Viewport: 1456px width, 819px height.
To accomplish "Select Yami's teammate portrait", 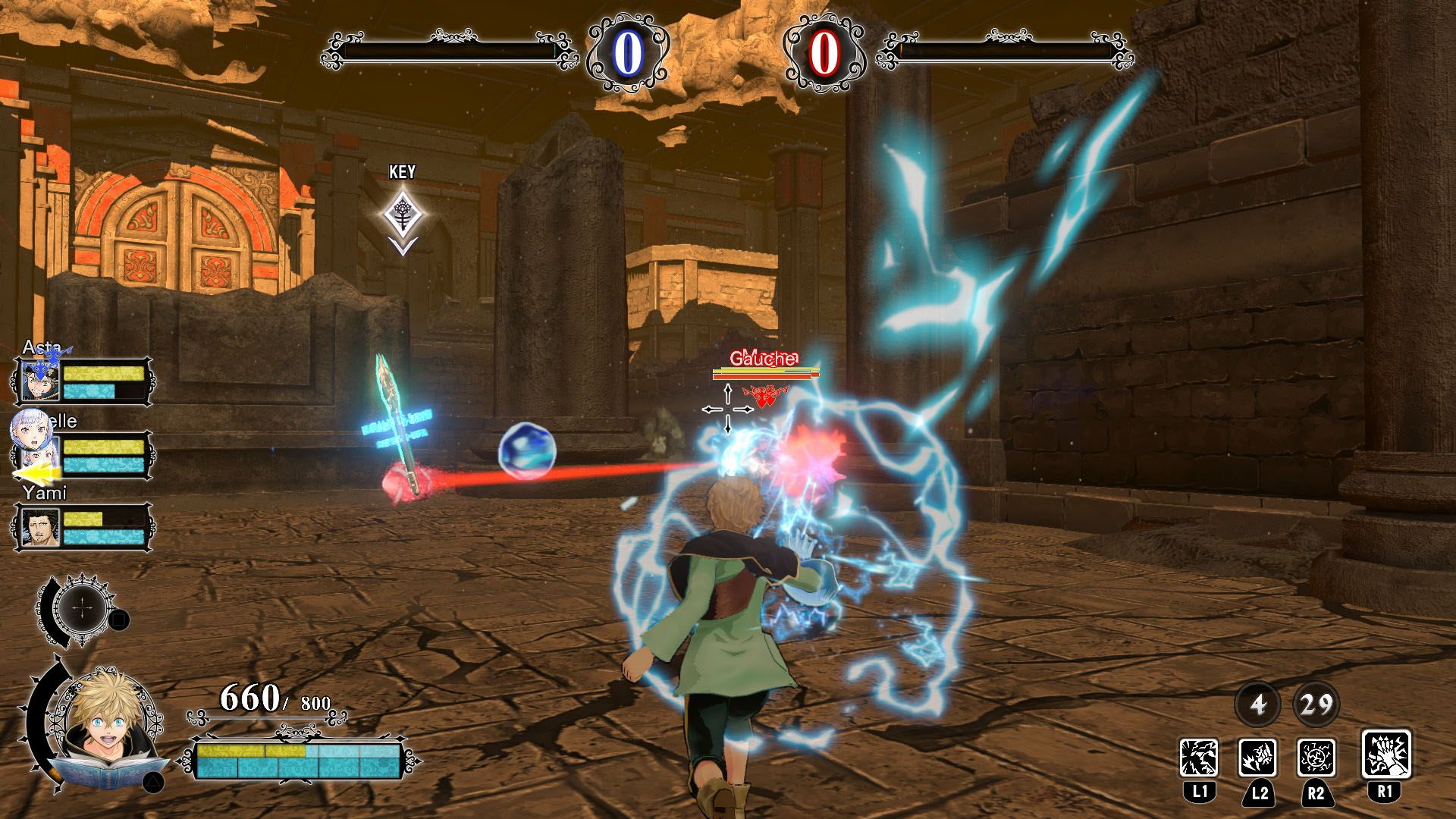I will pos(39,527).
